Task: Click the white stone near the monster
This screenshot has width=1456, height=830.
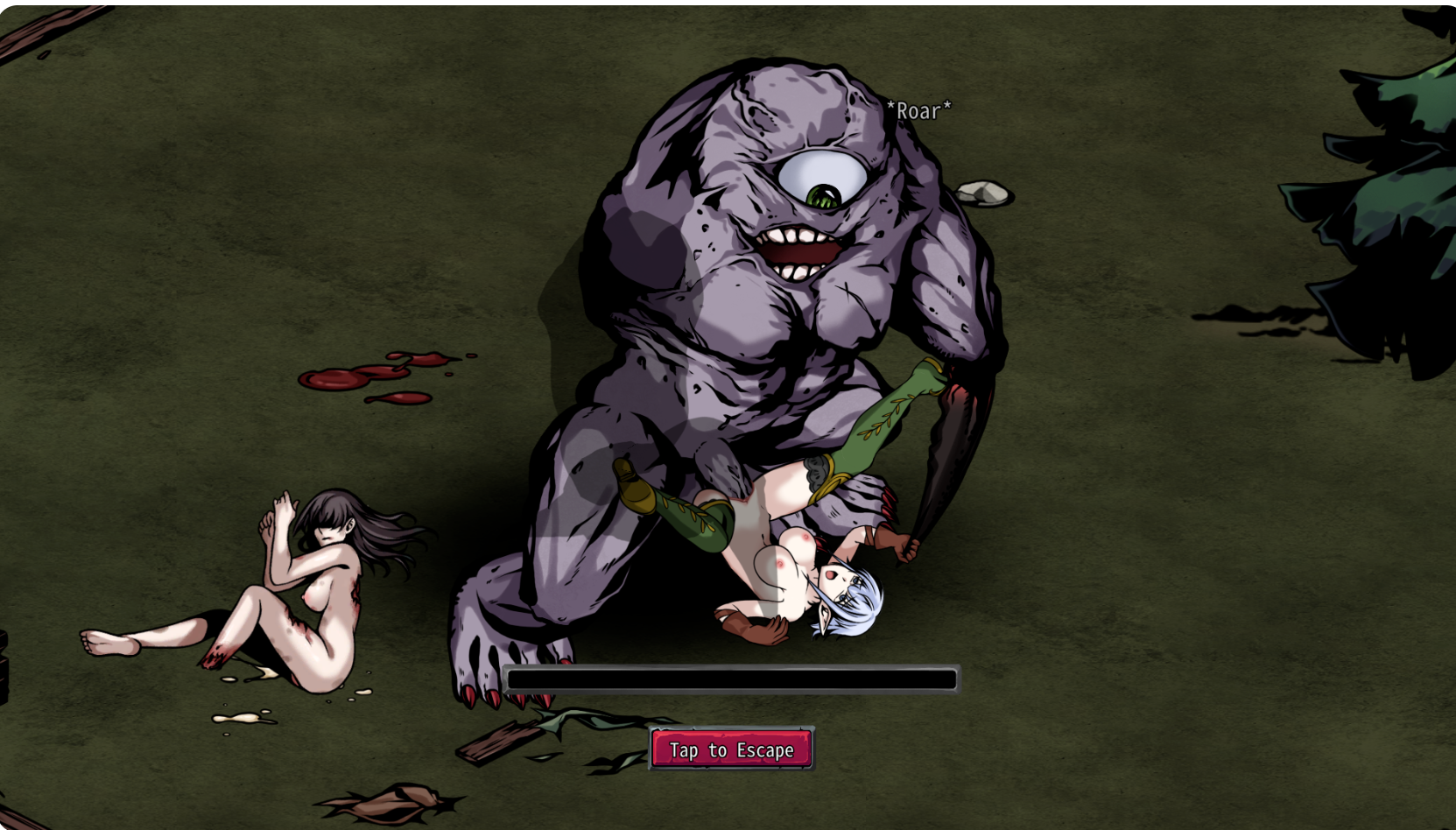Action: coord(985,193)
